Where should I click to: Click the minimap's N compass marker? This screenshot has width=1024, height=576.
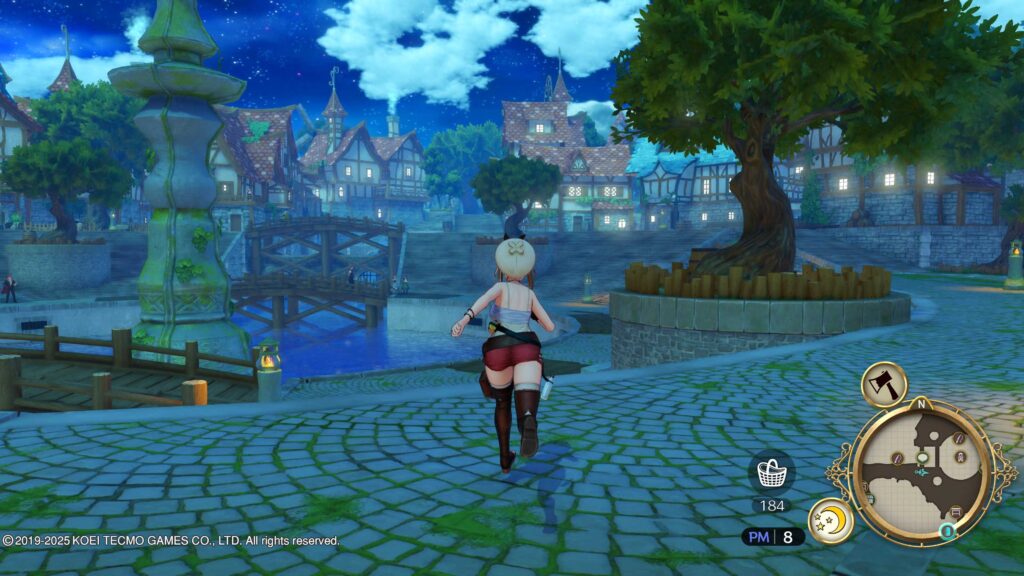click(x=920, y=405)
